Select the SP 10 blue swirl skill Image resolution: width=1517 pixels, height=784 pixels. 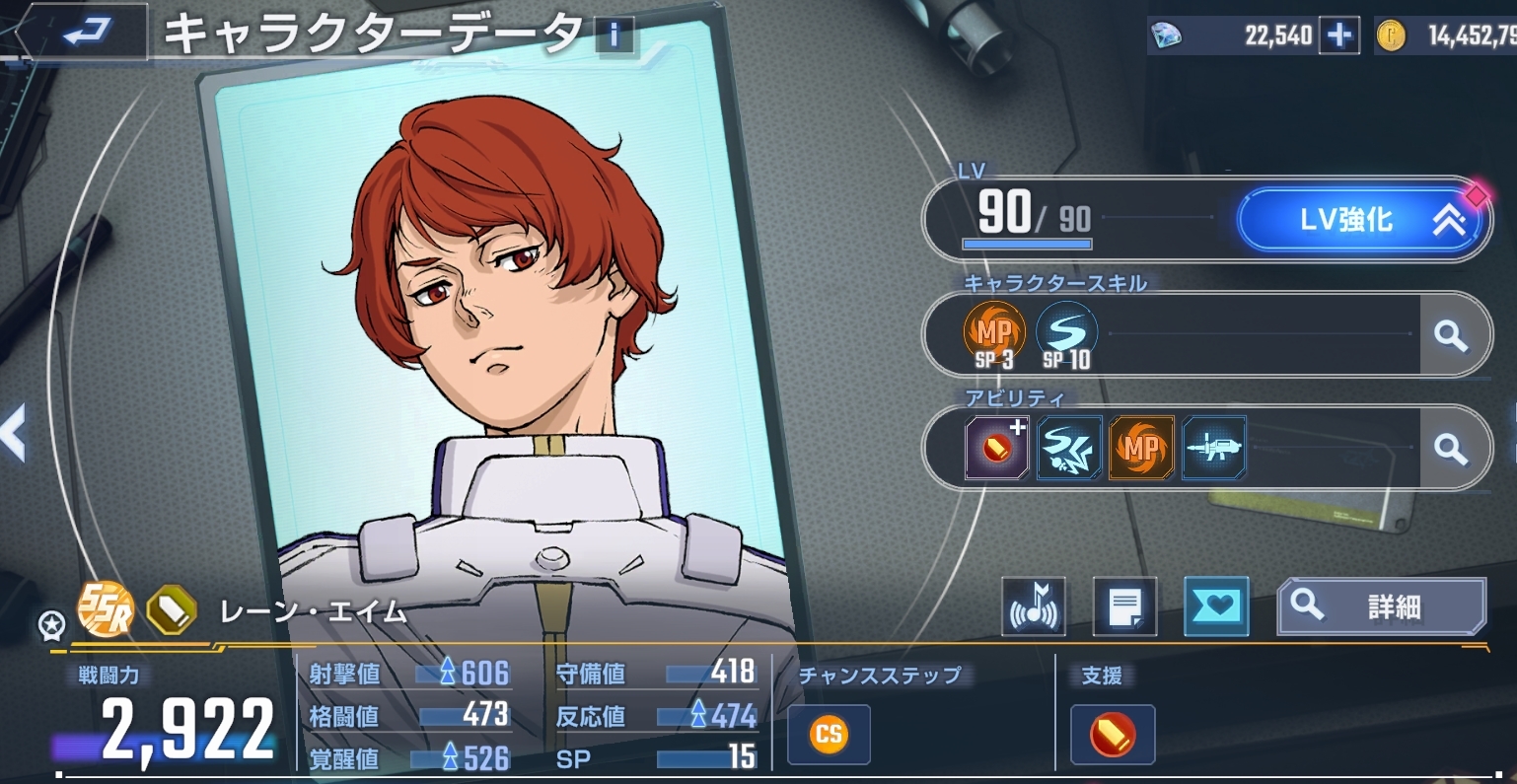point(1067,335)
